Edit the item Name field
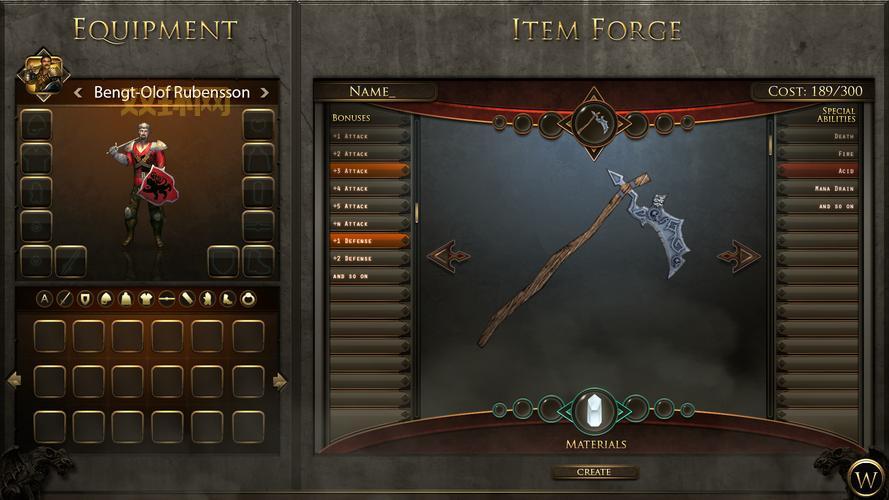This screenshot has width=889, height=500. [375, 92]
